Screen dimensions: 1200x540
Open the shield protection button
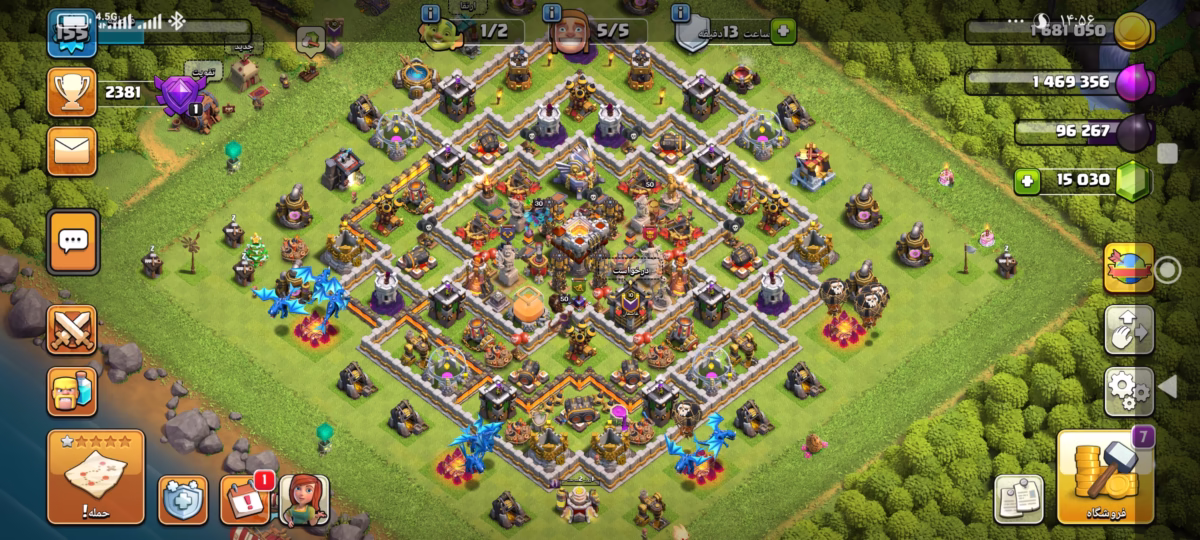[x=183, y=500]
